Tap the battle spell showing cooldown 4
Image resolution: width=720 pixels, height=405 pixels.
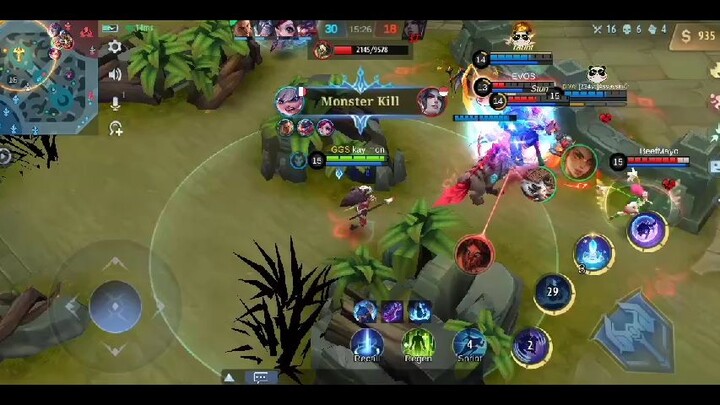tap(469, 344)
